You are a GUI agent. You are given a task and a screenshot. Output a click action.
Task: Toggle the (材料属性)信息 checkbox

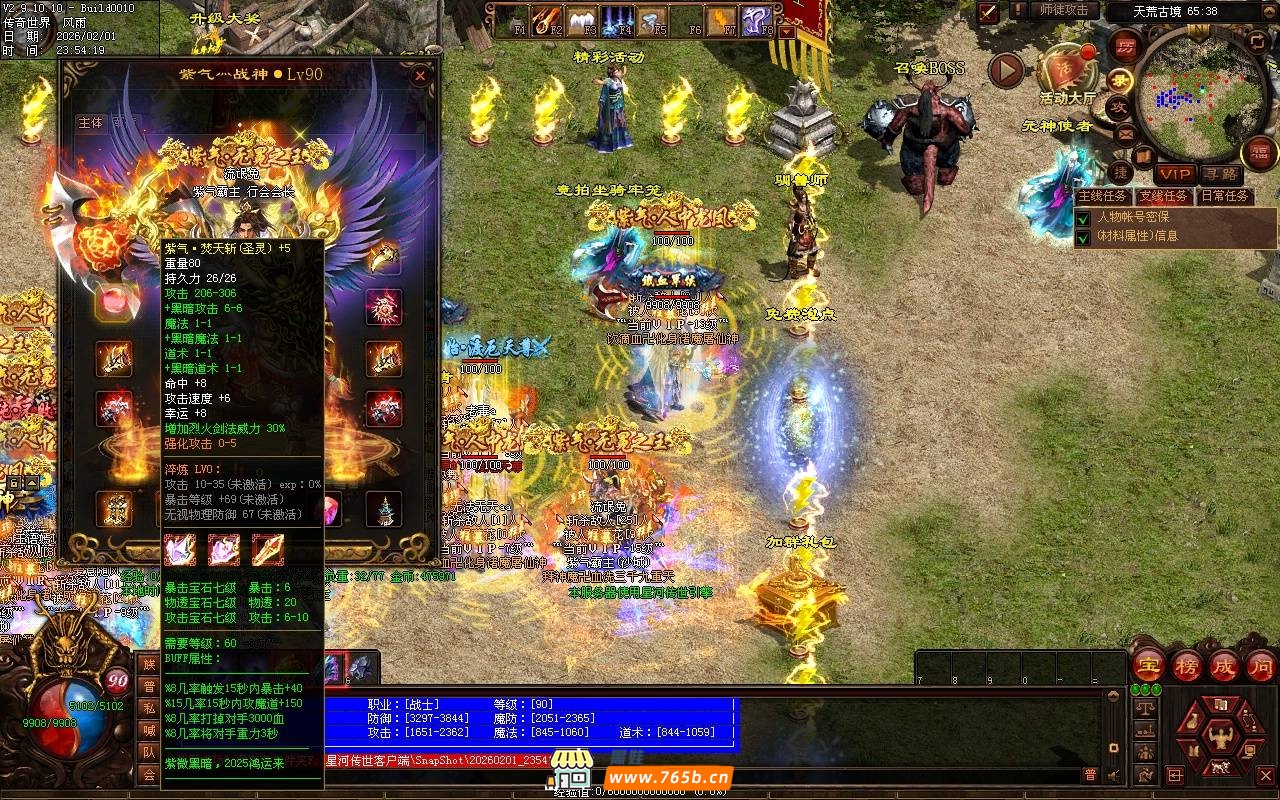(x=1083, y=237)
